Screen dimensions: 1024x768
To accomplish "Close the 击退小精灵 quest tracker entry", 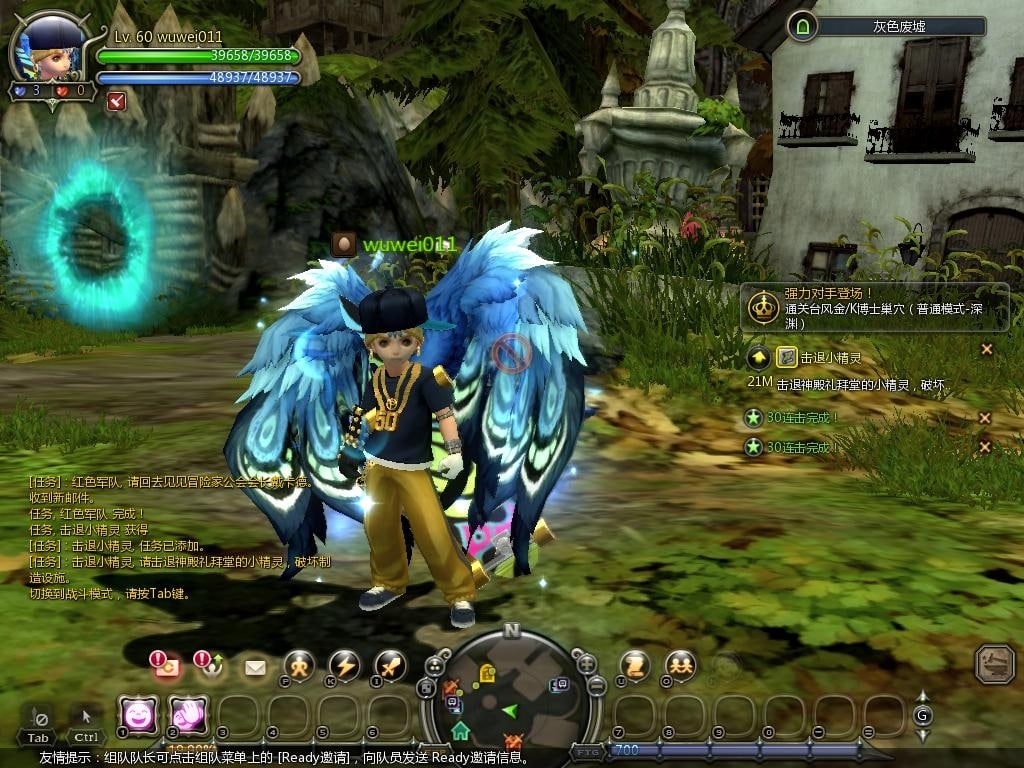I will (986, 349).
